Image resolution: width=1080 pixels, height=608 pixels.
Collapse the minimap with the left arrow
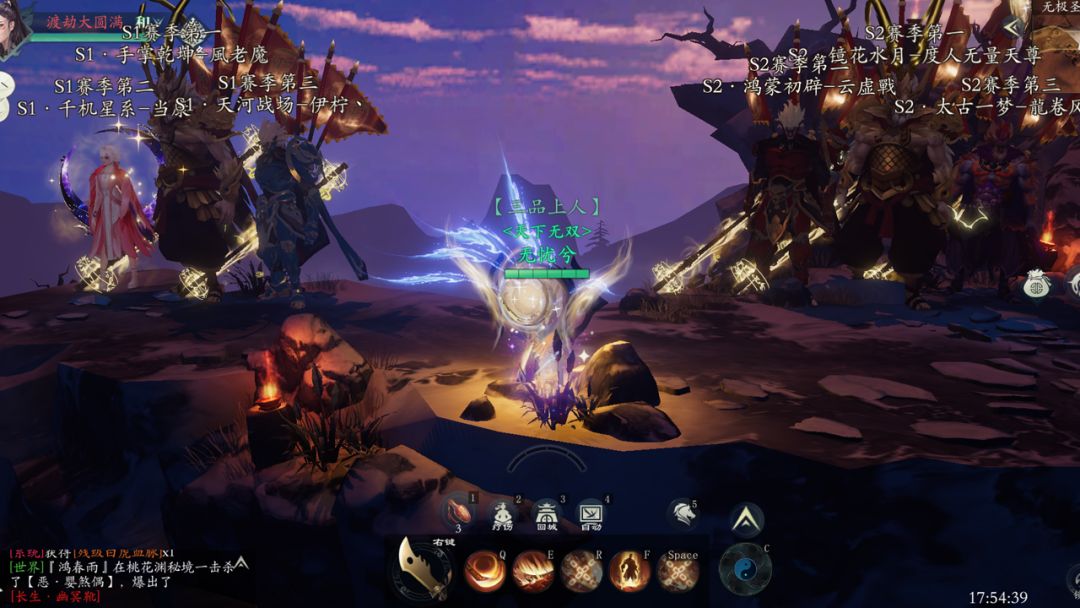1012,27
